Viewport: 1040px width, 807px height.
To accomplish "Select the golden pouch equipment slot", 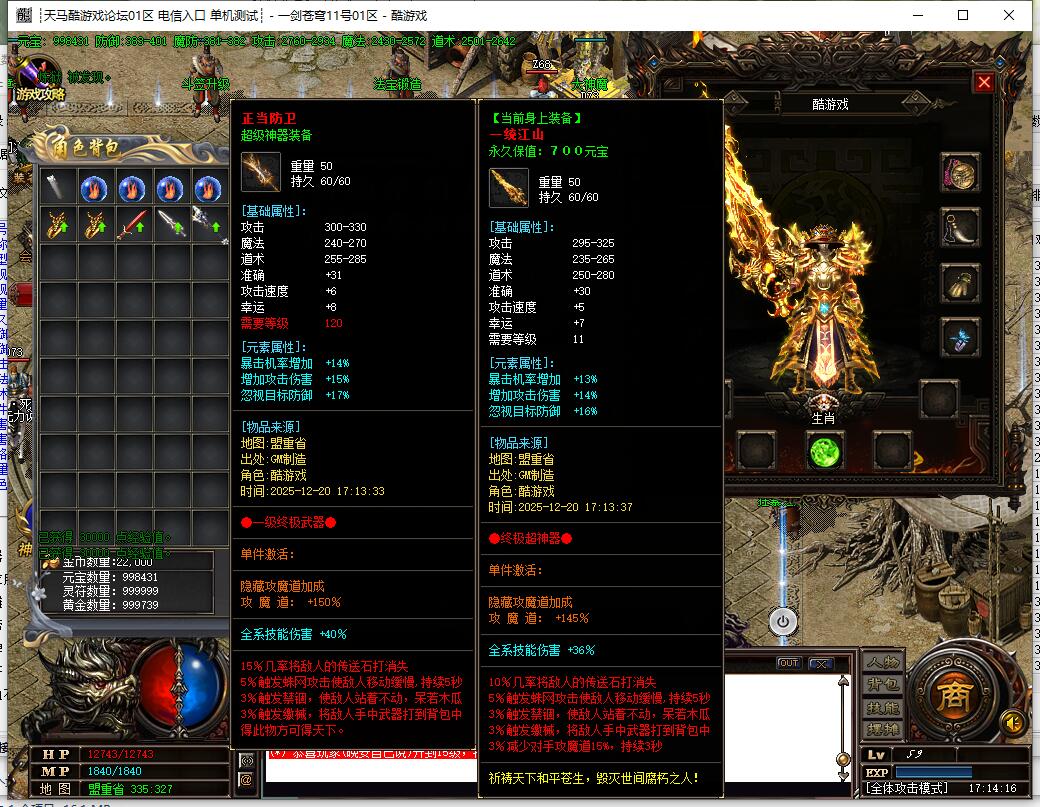I will point(961,283).
